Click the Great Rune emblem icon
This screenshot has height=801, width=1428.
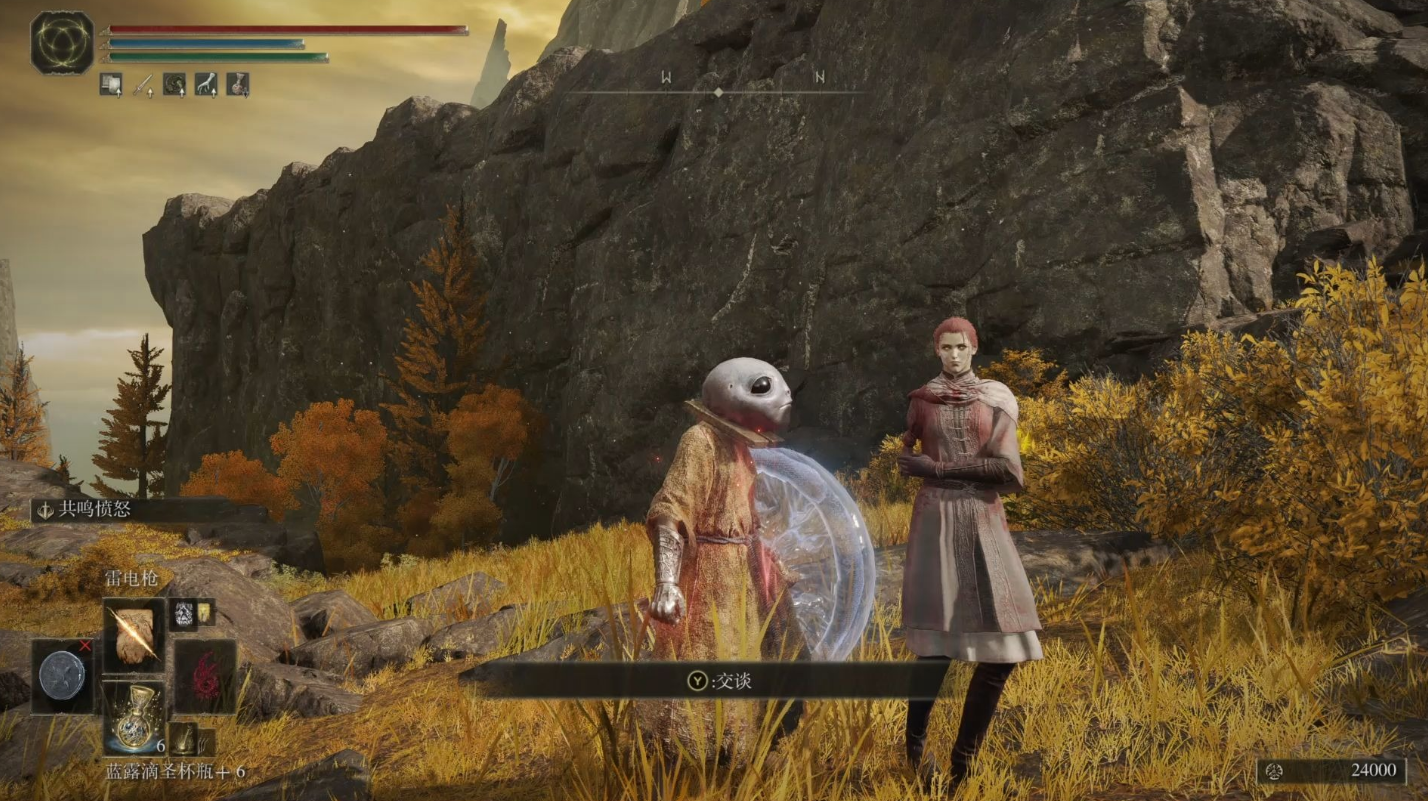62,42
